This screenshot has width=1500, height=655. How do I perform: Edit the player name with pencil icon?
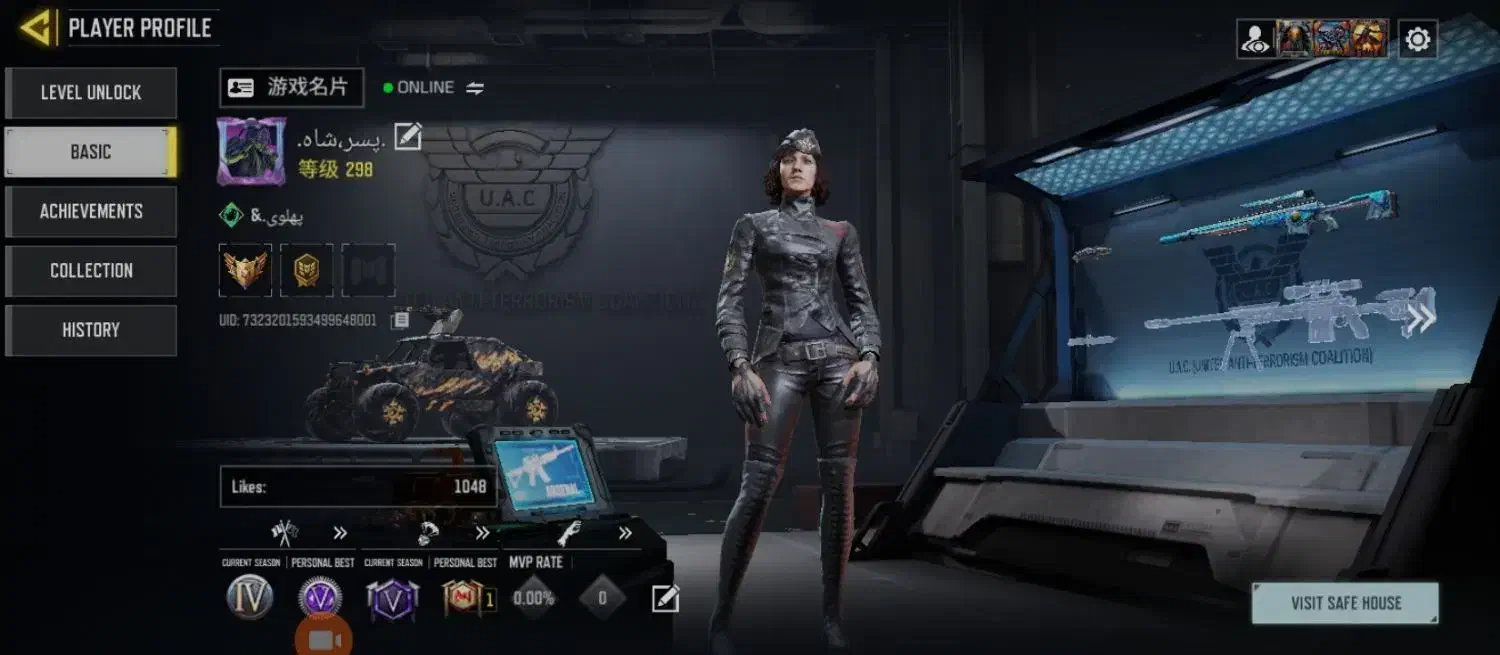click(407, 137)
